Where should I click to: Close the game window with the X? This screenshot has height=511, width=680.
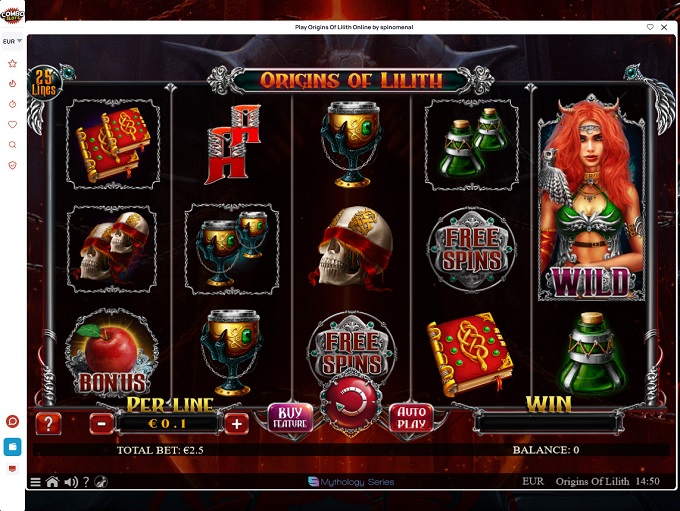coord(665,27)
